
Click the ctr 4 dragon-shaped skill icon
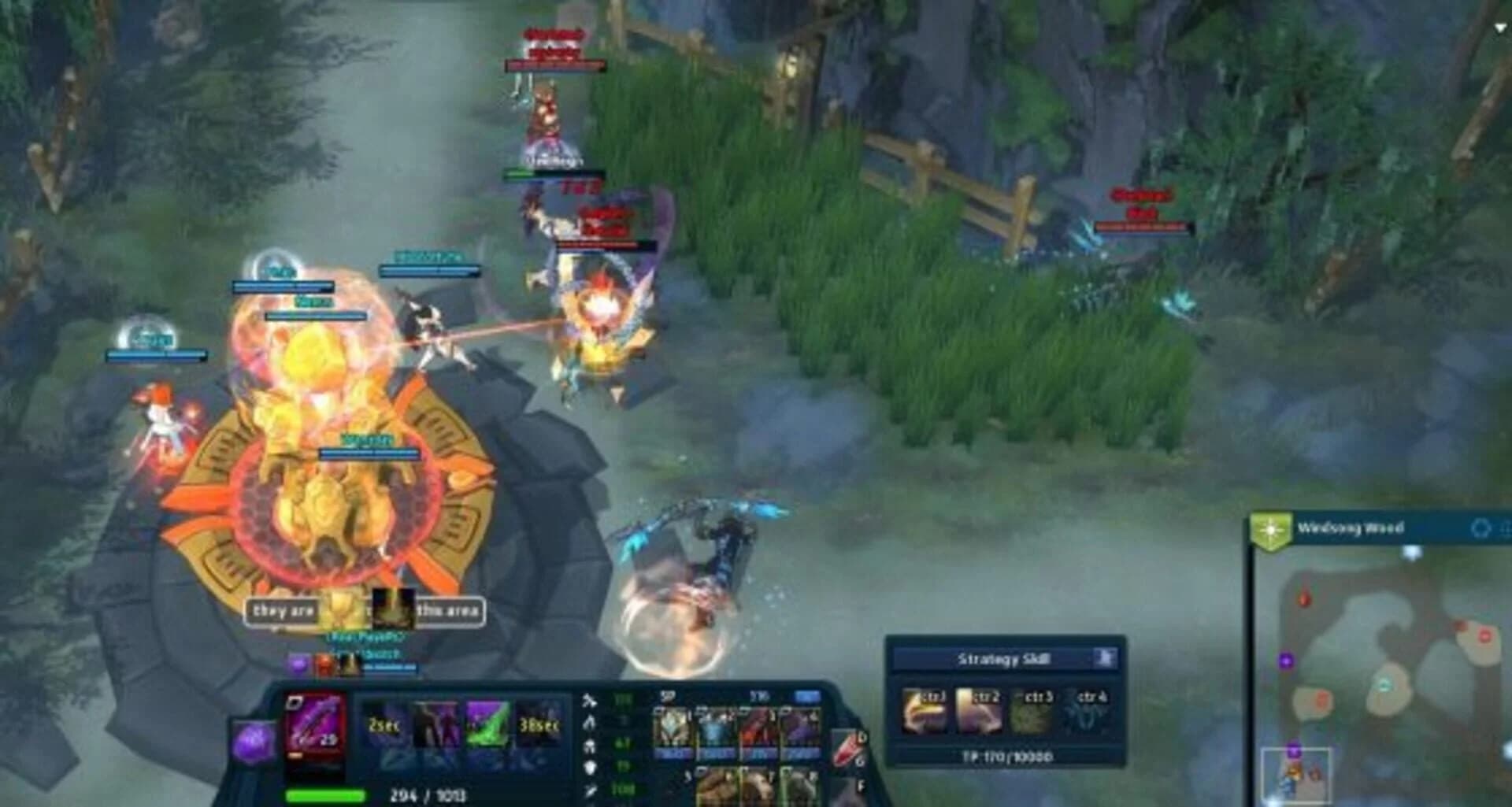pyautogui.click(x=1087, y=709)
